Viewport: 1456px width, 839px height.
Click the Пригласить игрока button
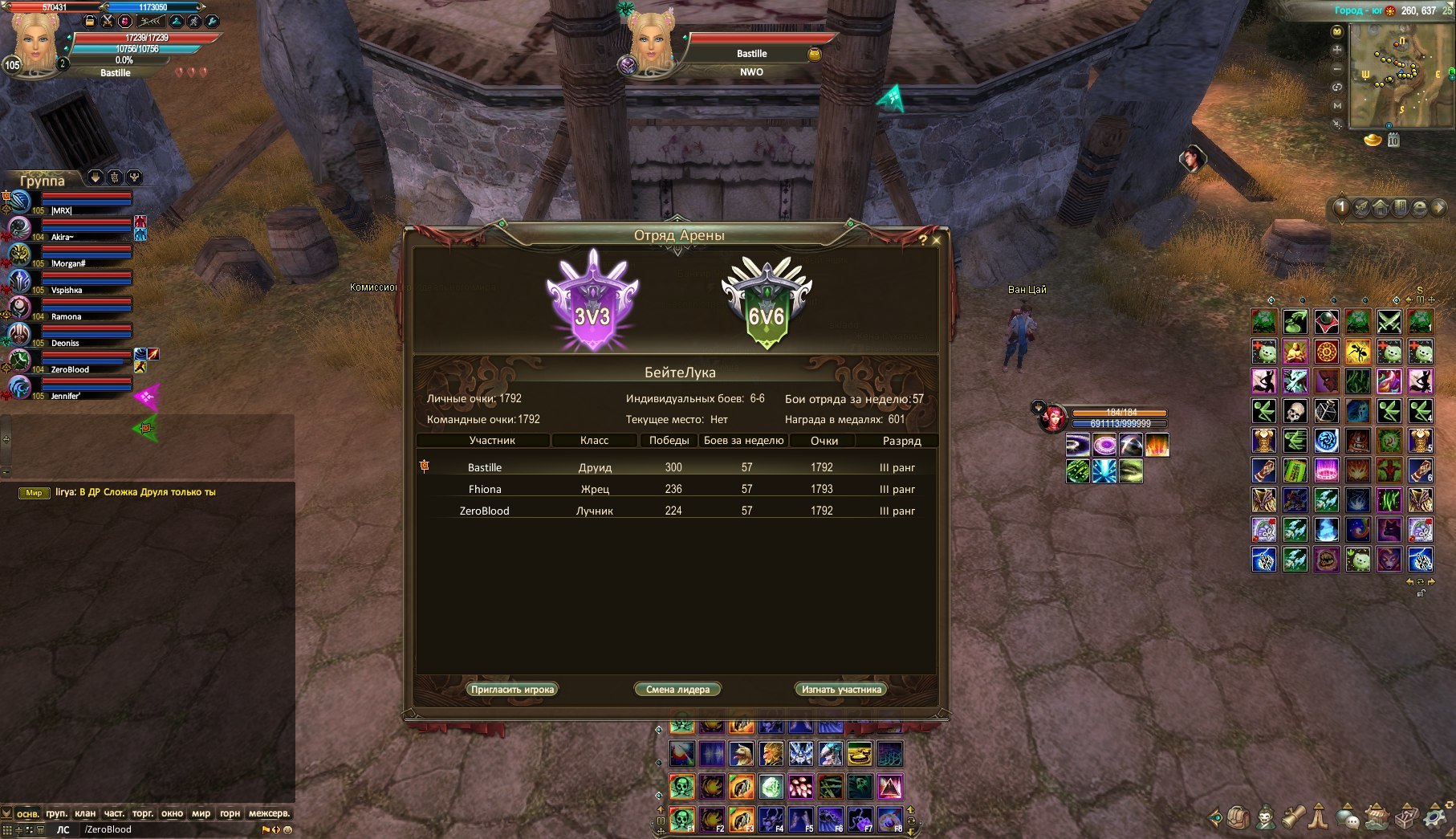click(512, 690)
